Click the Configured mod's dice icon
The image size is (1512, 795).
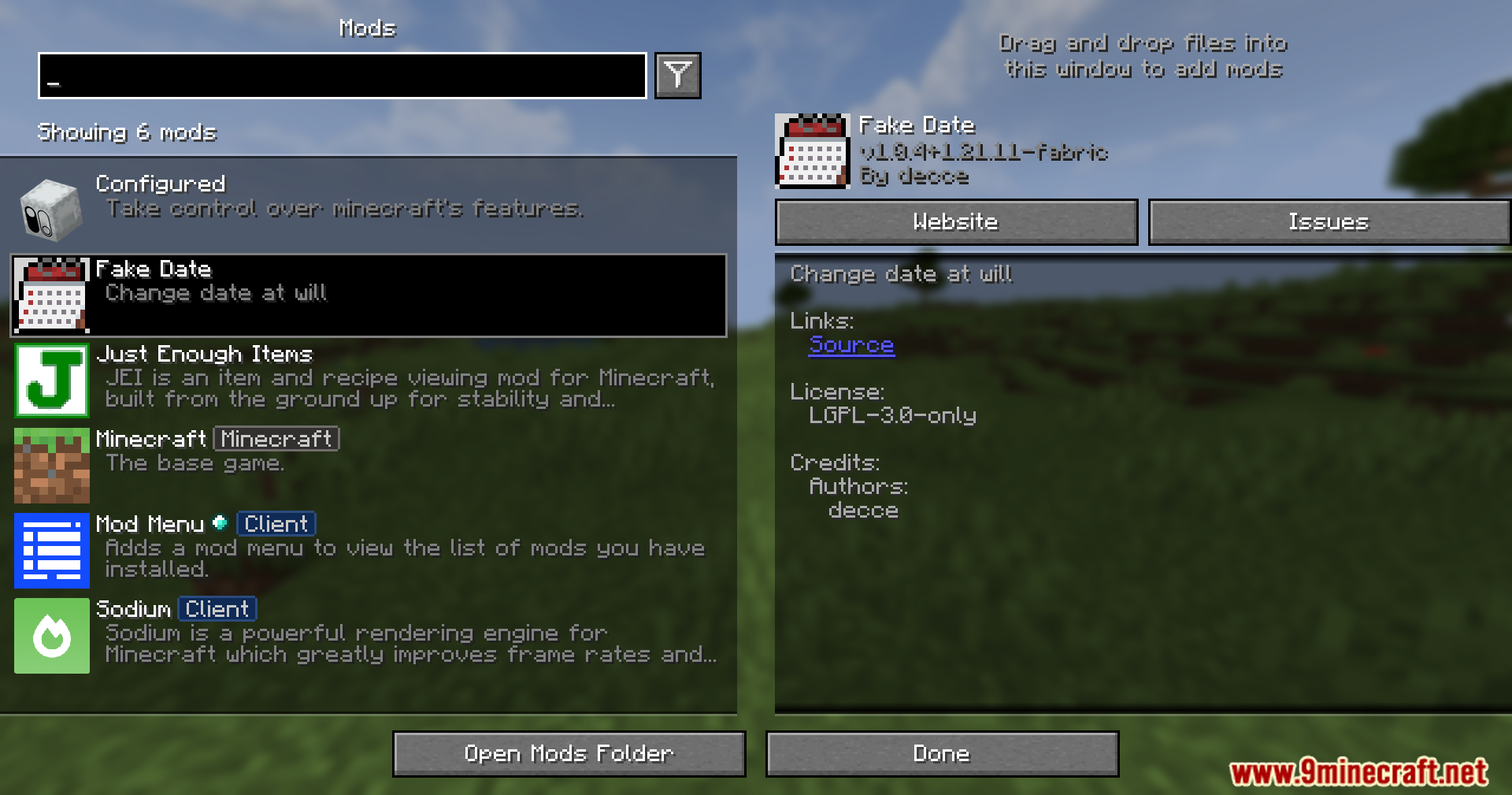pos(51,209)
